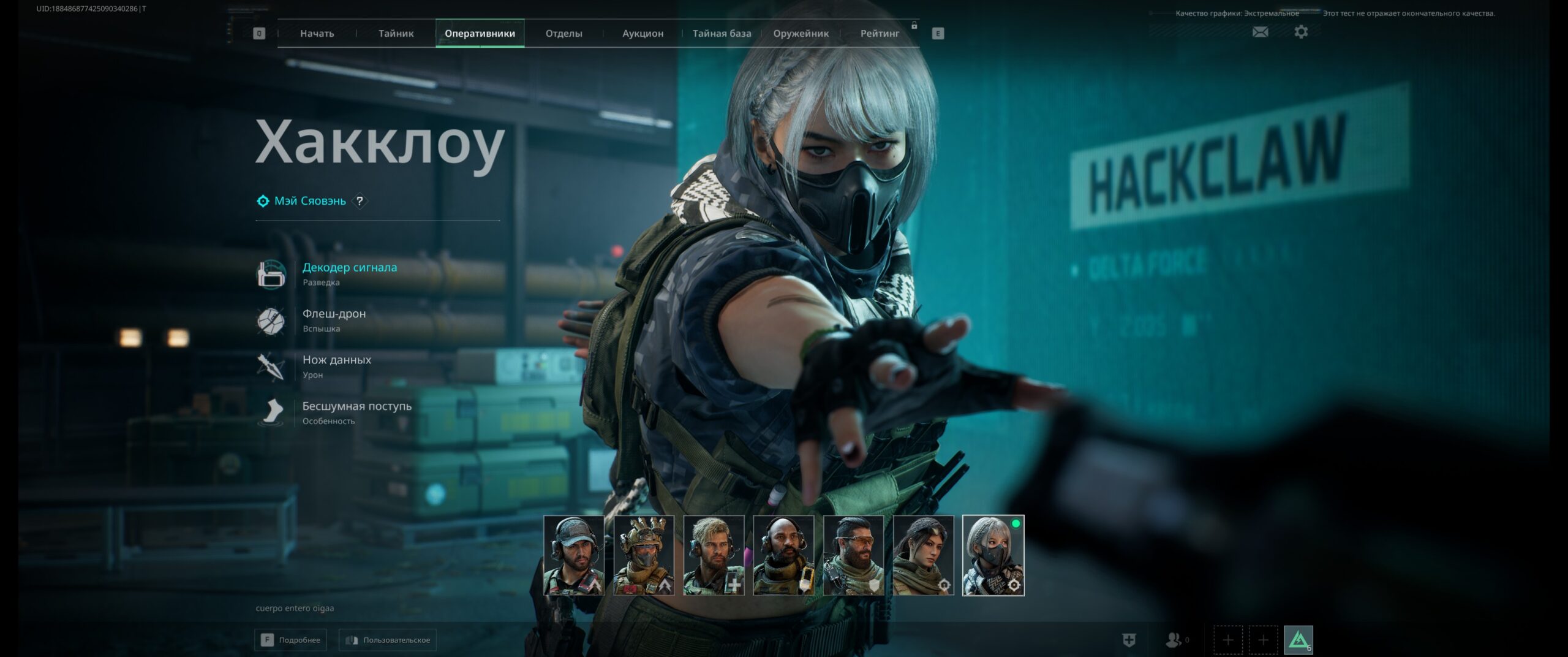This screenshot has width=1568, height=657.
Task: Click the Подробнее details button
Action: pyautogui.click(x=290, y=640)
